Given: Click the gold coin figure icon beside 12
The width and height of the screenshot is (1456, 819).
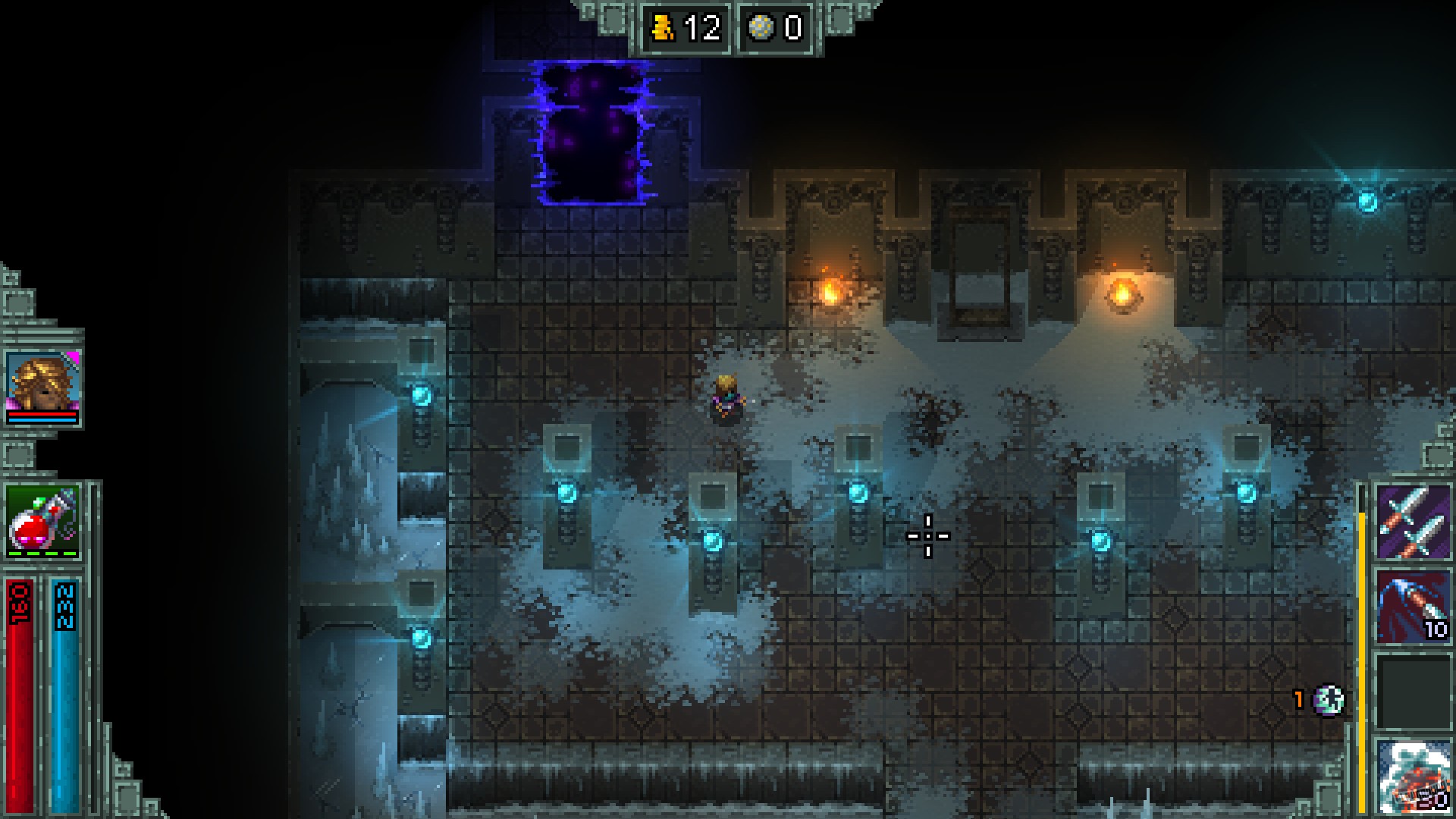Looking at the screenshot, I should tap(663, 28).
